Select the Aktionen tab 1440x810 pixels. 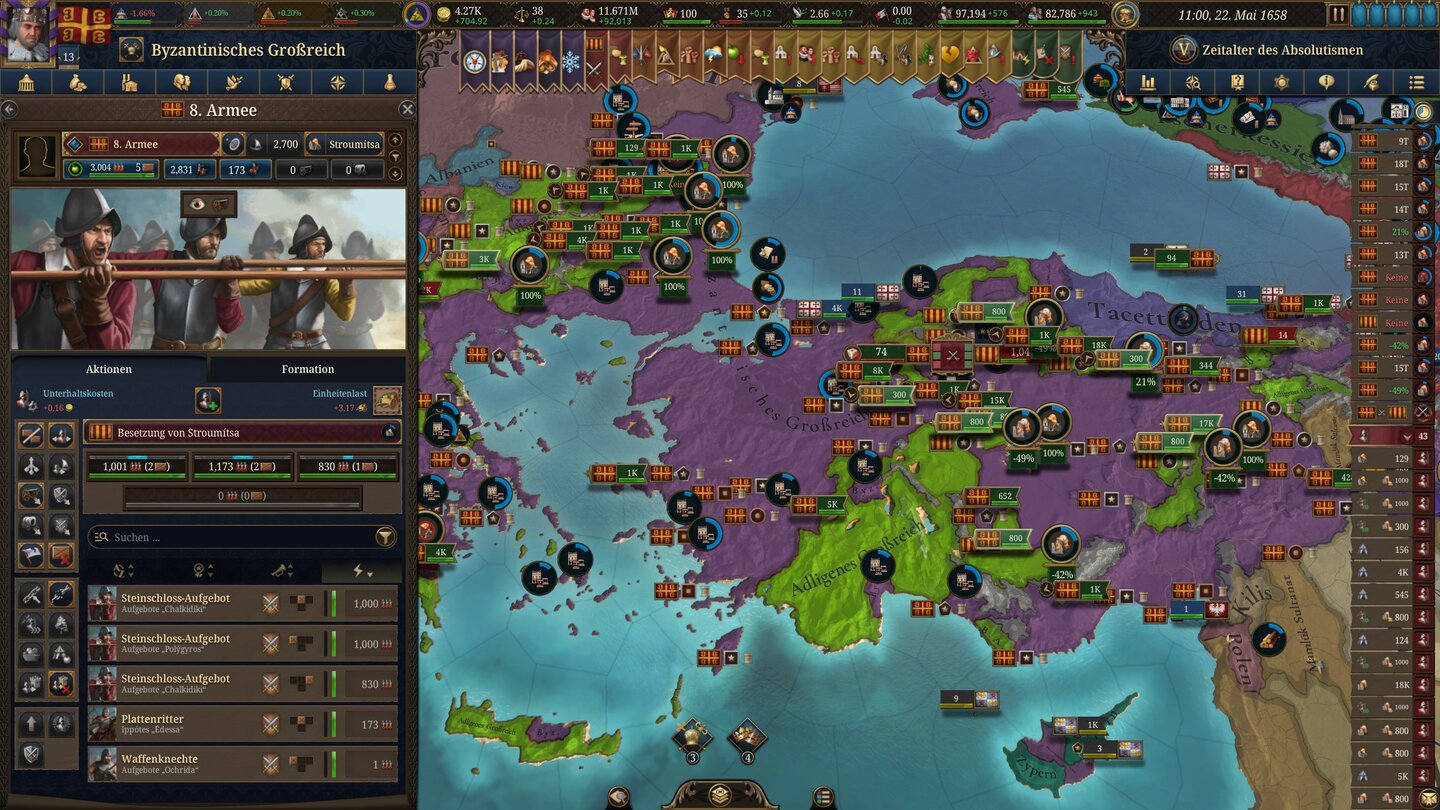click(107, 369)
